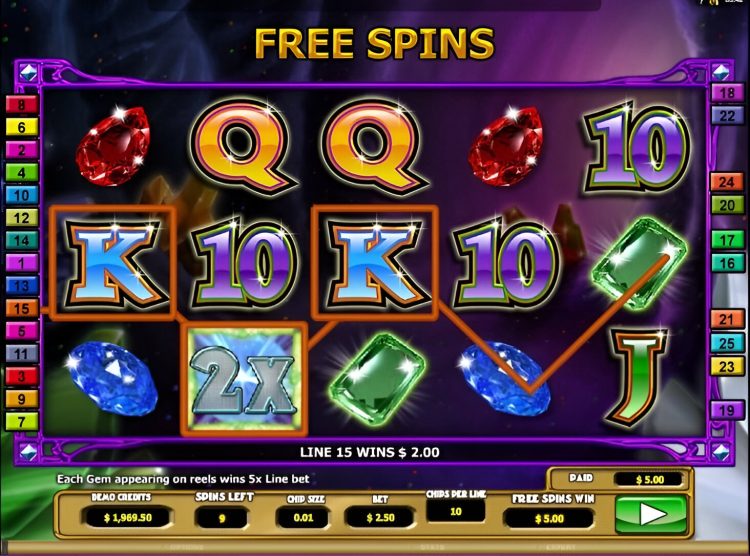This screenshot has width=750, height=556.
Task: Click the payline 21 marker
Action: [724, 320]
